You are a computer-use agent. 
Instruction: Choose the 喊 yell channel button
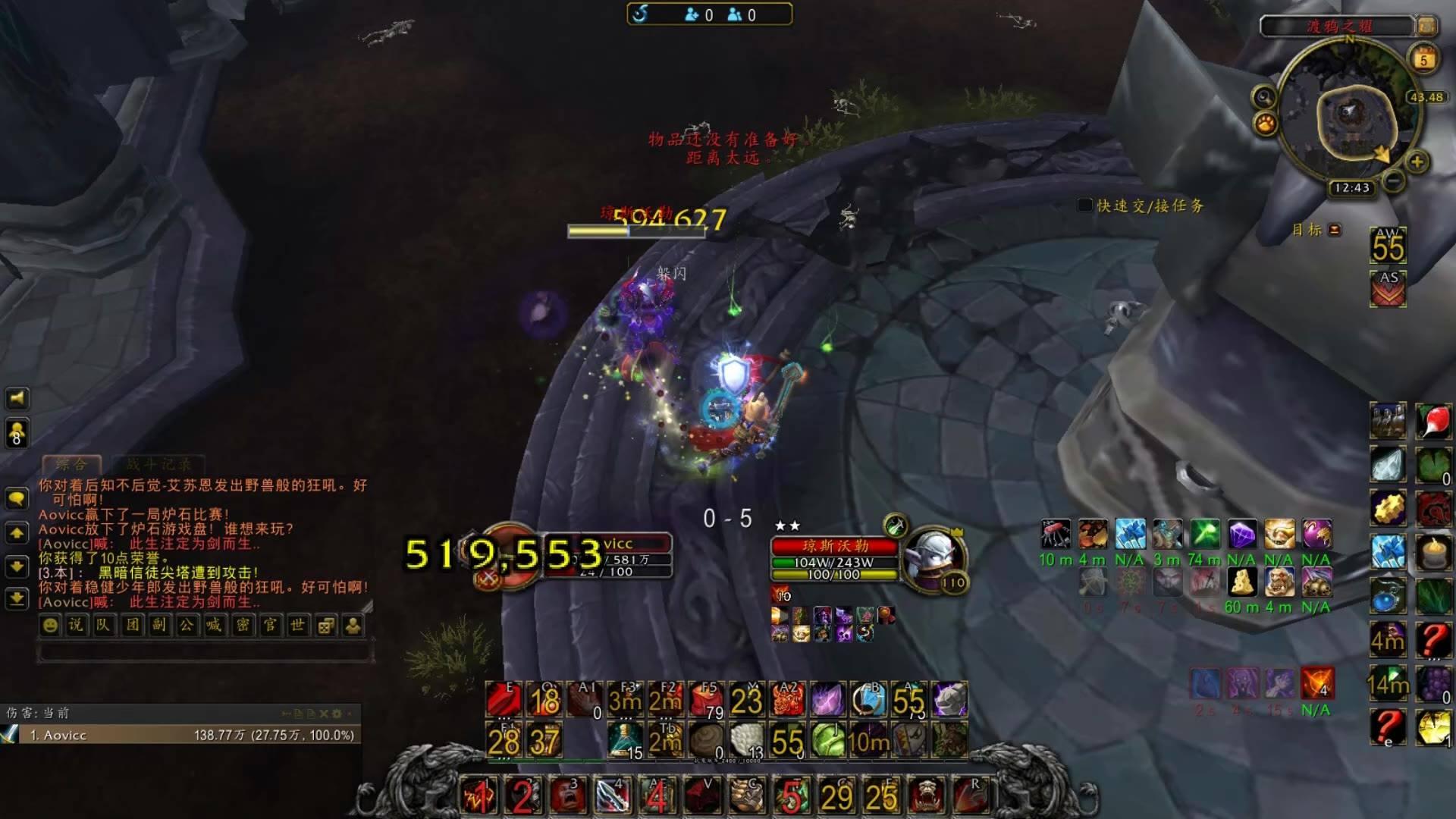[x=215, y=626]
